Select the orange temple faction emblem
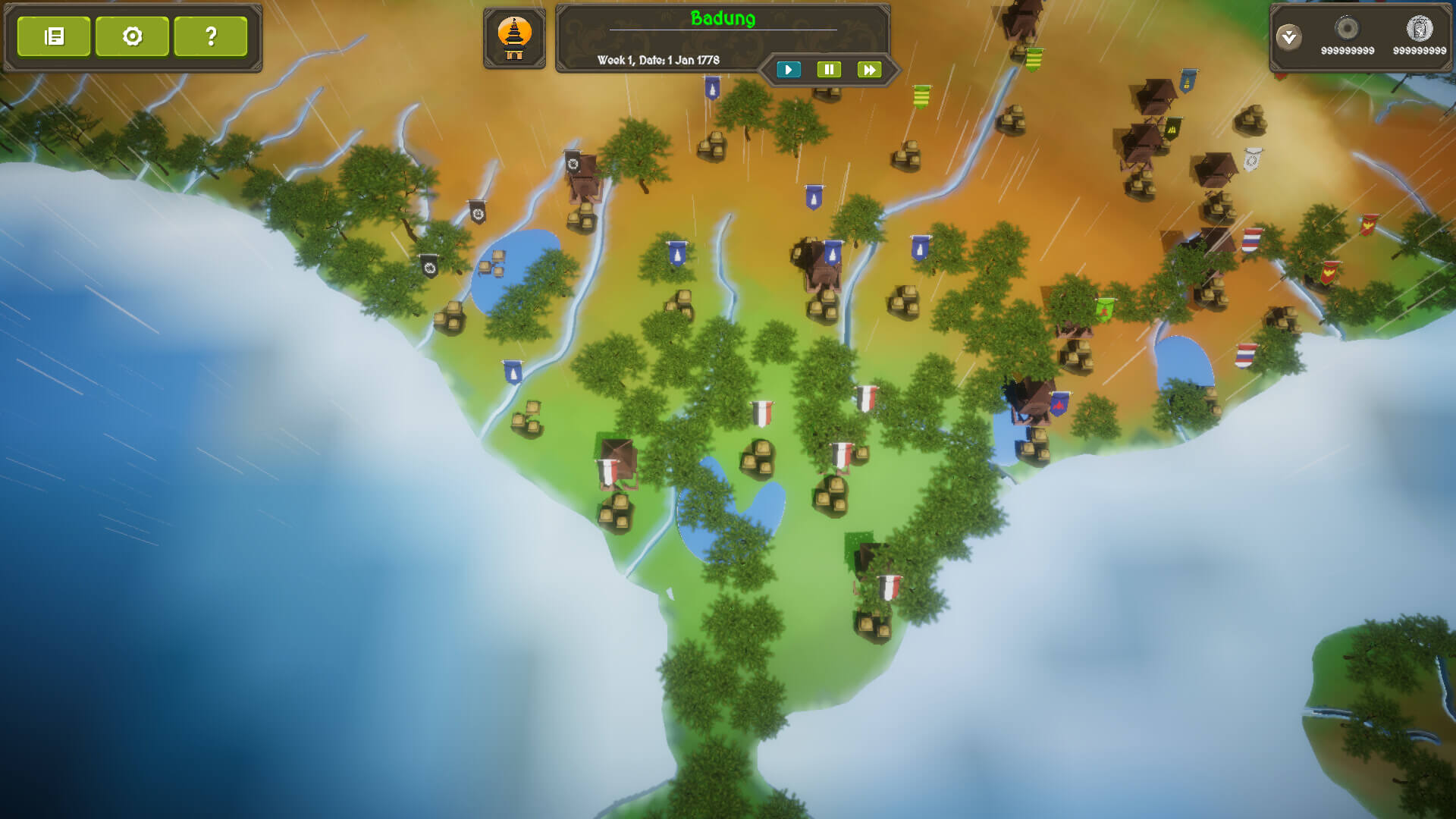Viewport: 1456px width, 819px height. [514, 37]
